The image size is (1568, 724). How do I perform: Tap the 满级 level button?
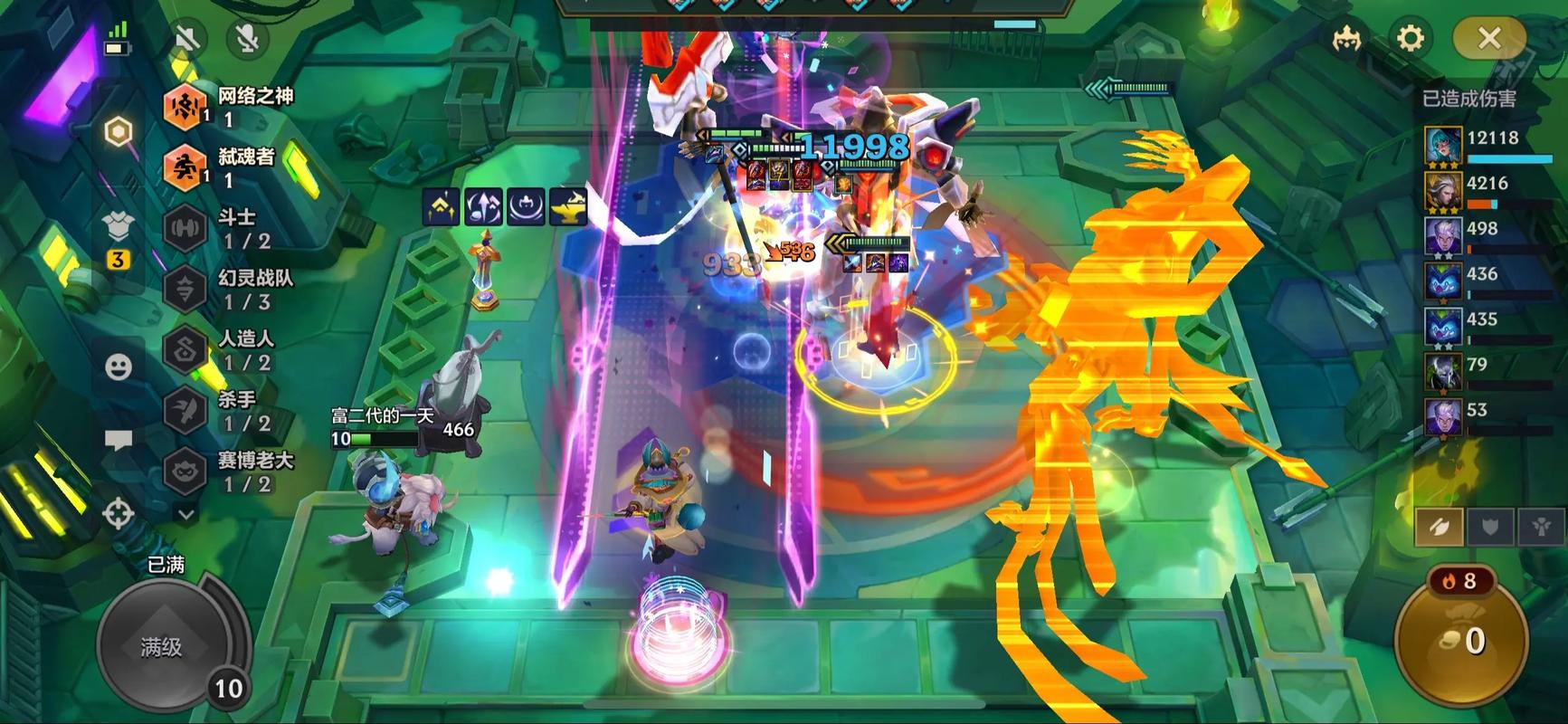[x=162, y=646]
